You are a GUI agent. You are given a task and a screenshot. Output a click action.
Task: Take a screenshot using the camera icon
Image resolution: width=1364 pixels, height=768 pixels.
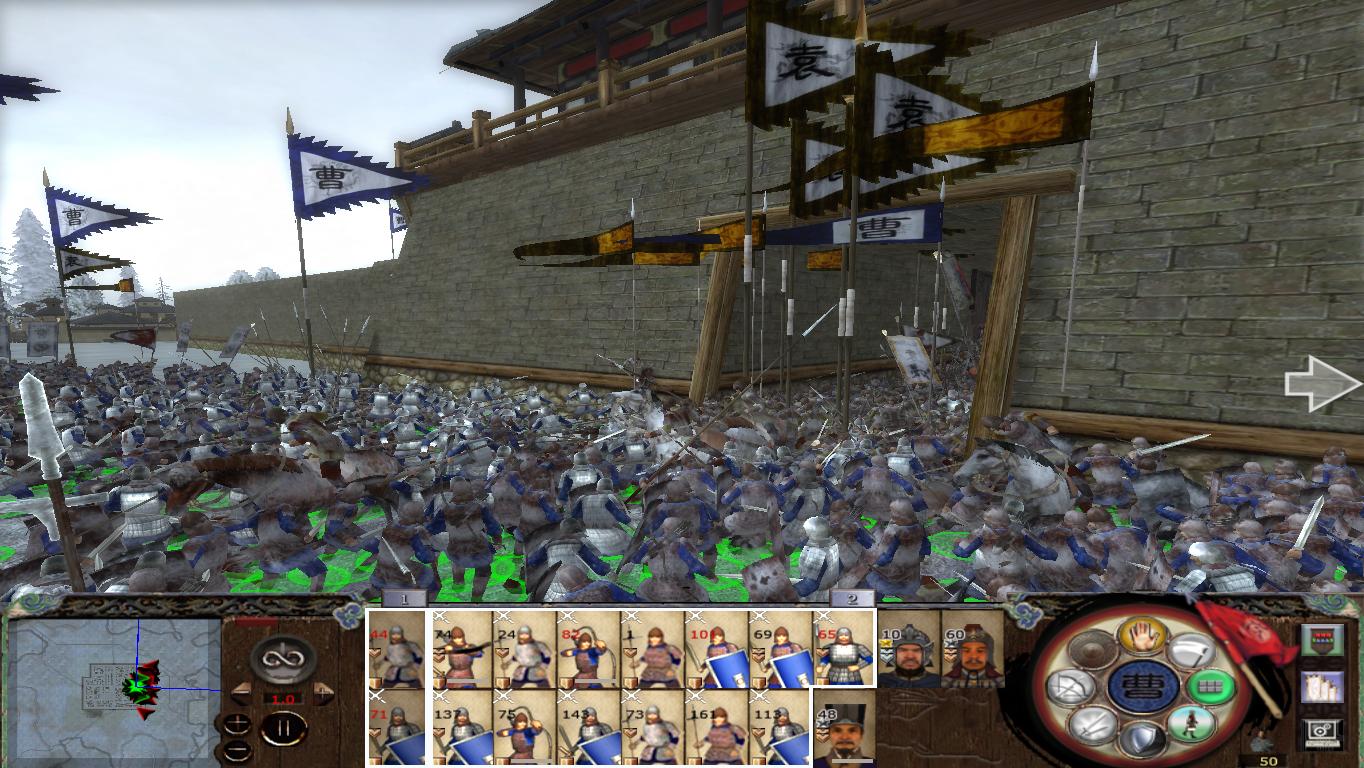point(1322,730)
